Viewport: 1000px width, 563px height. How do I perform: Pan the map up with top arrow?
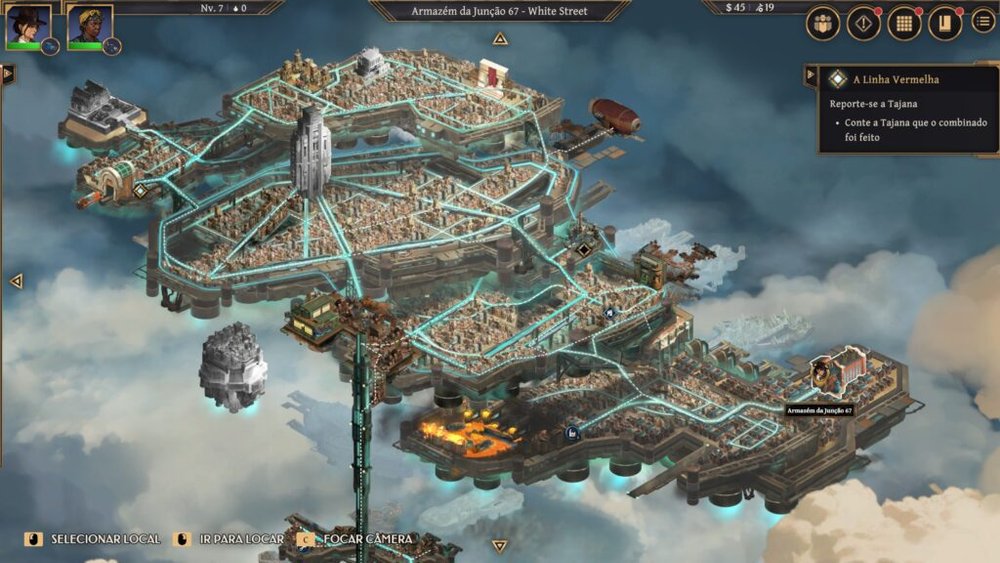500,39
